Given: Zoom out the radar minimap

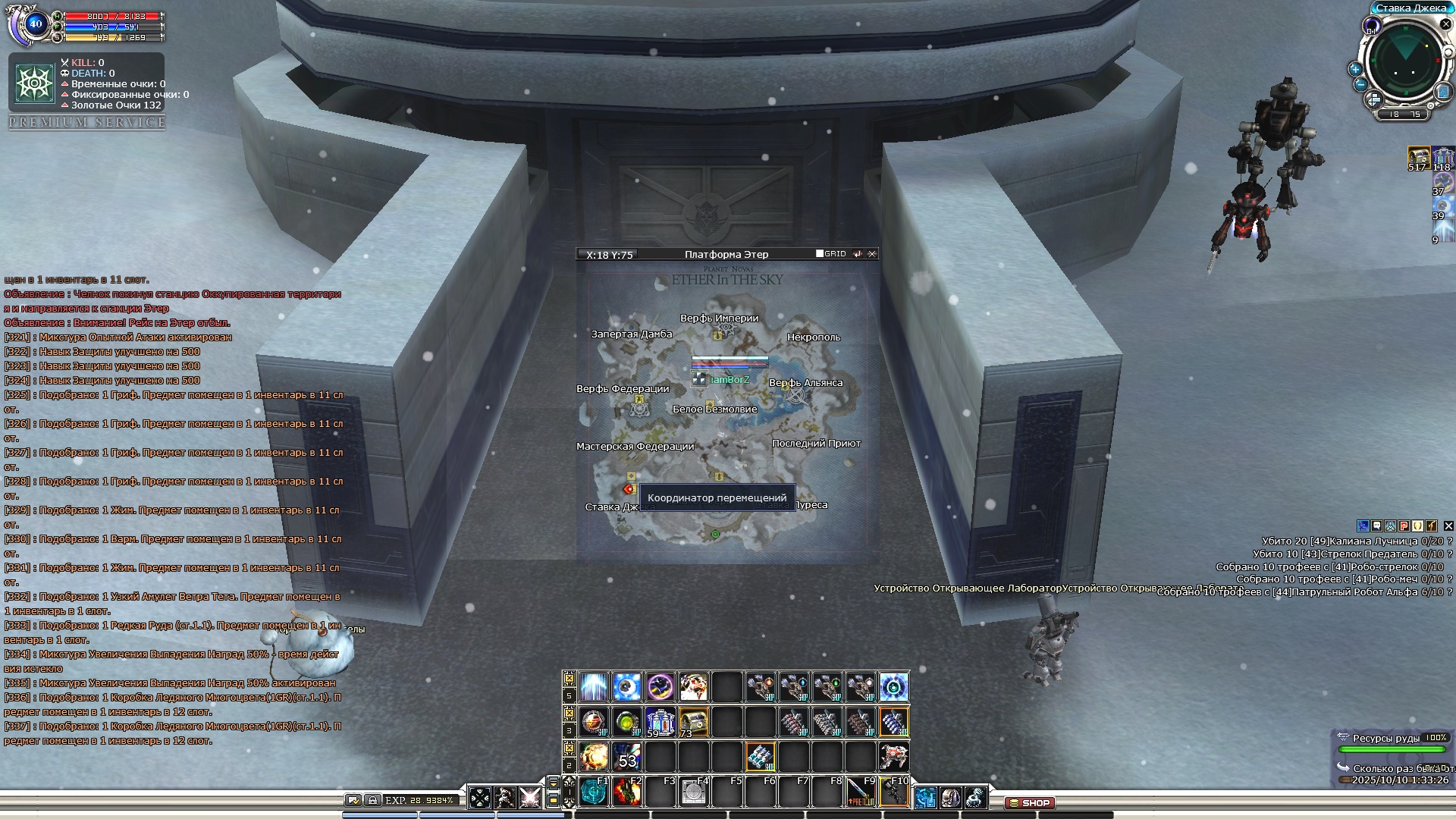Looking at the screenshot, I should tap(1360, 85).
